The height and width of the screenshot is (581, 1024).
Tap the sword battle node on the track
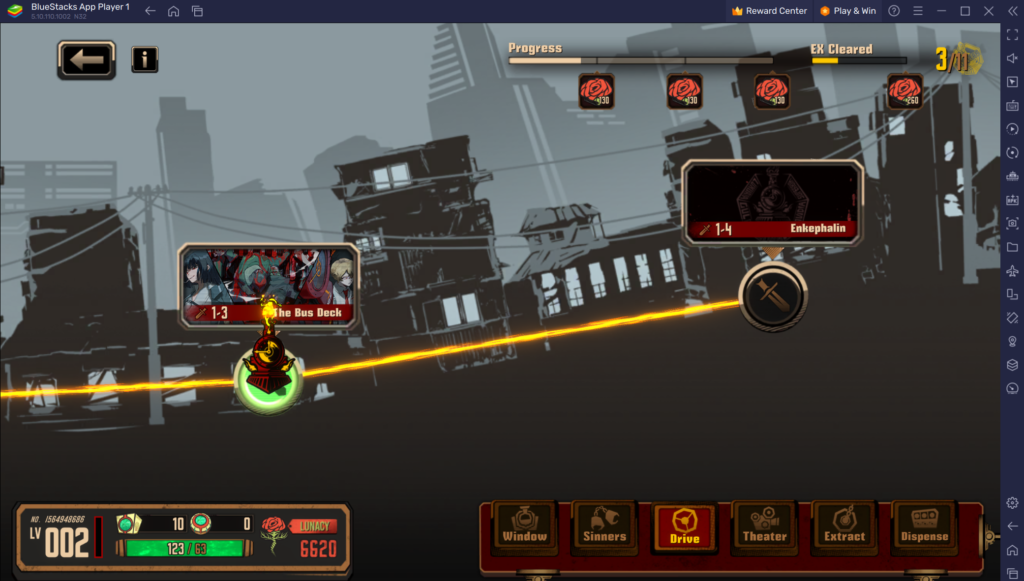coord(772,296)
